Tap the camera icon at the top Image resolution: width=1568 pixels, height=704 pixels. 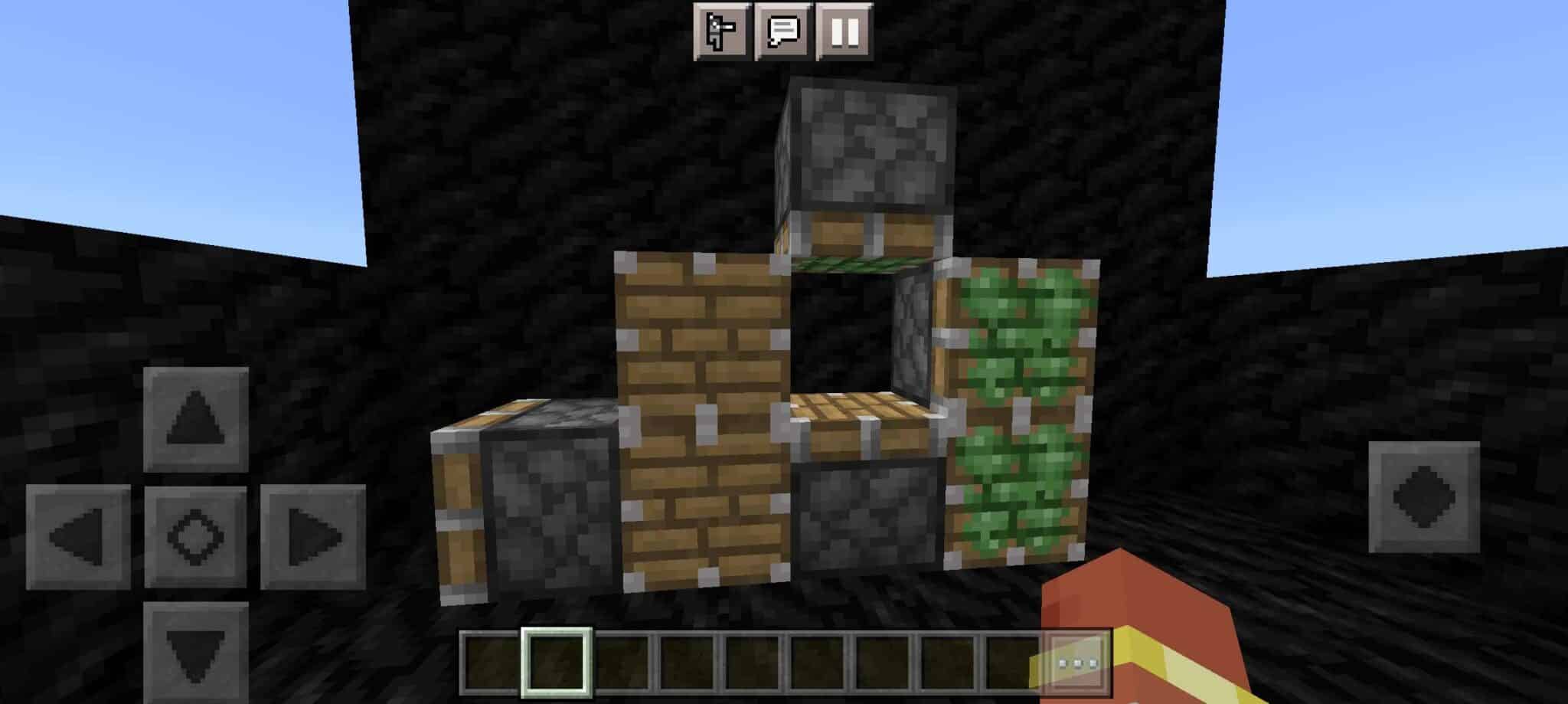[720, 32]
